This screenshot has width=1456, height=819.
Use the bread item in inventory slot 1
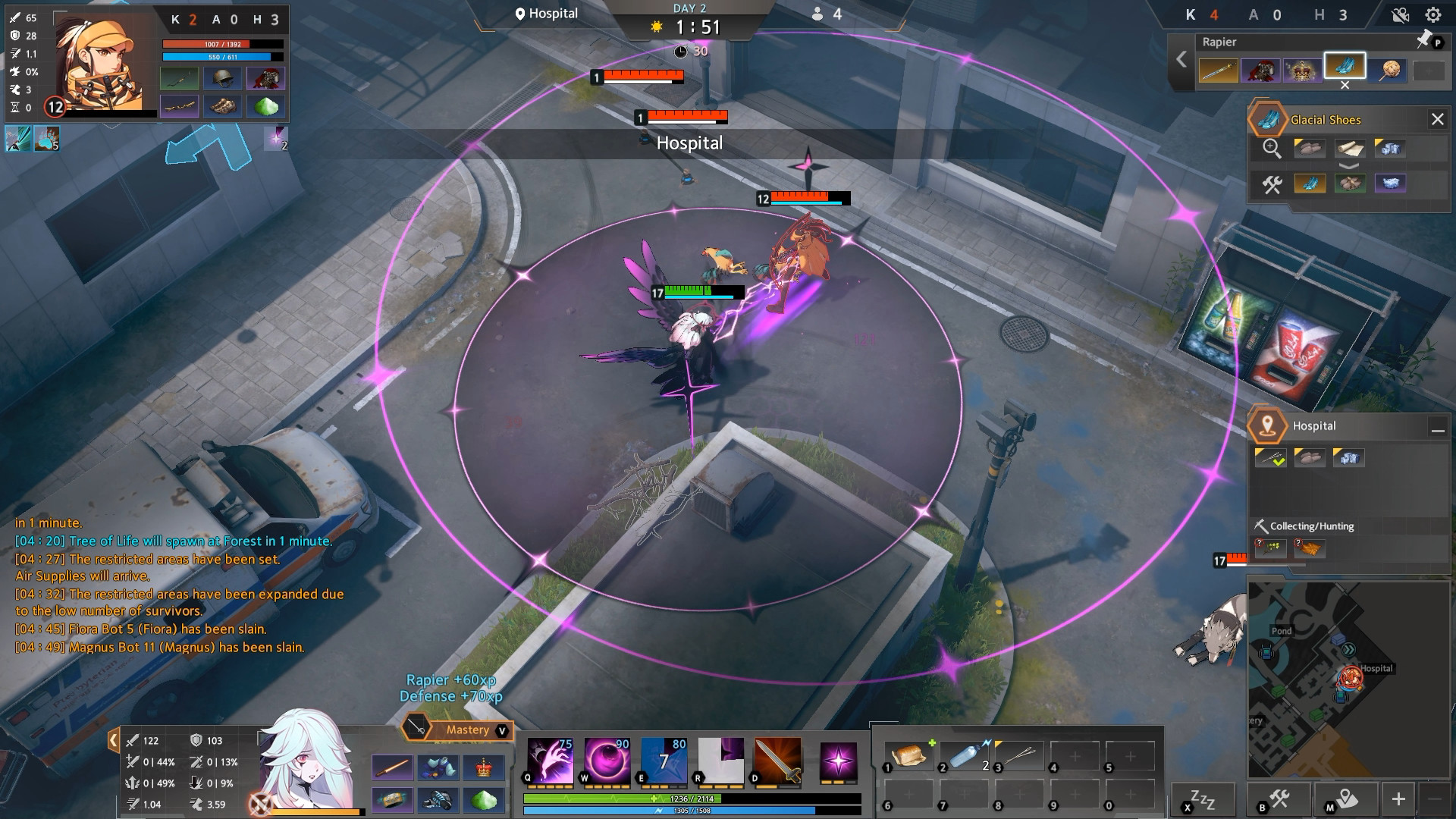coord(908,756)
